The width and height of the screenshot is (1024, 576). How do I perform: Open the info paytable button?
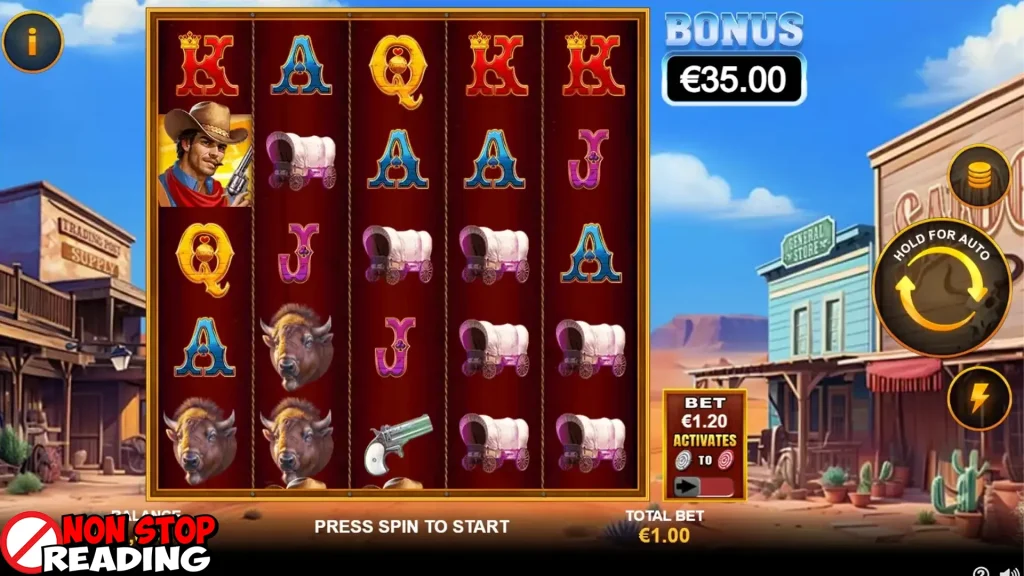point(32,41)
